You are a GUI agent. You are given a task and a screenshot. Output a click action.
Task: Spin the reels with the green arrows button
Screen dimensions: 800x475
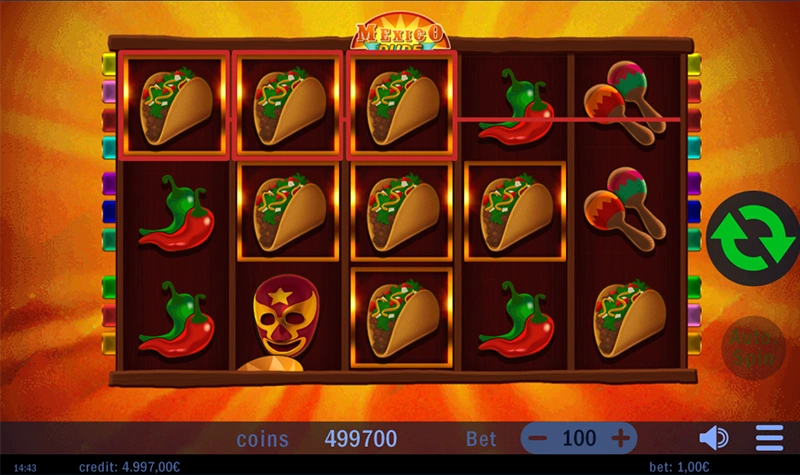752,236
